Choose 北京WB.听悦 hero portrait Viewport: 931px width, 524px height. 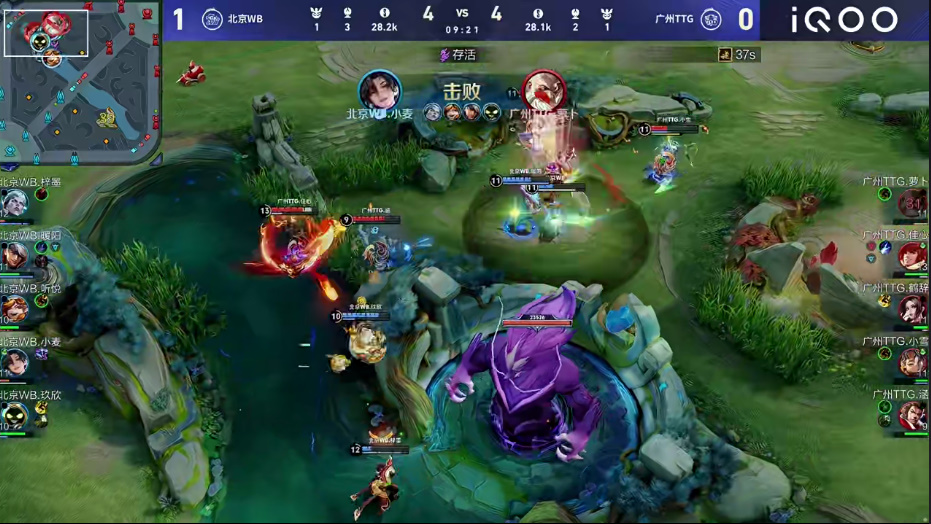[x=14, y=309]
